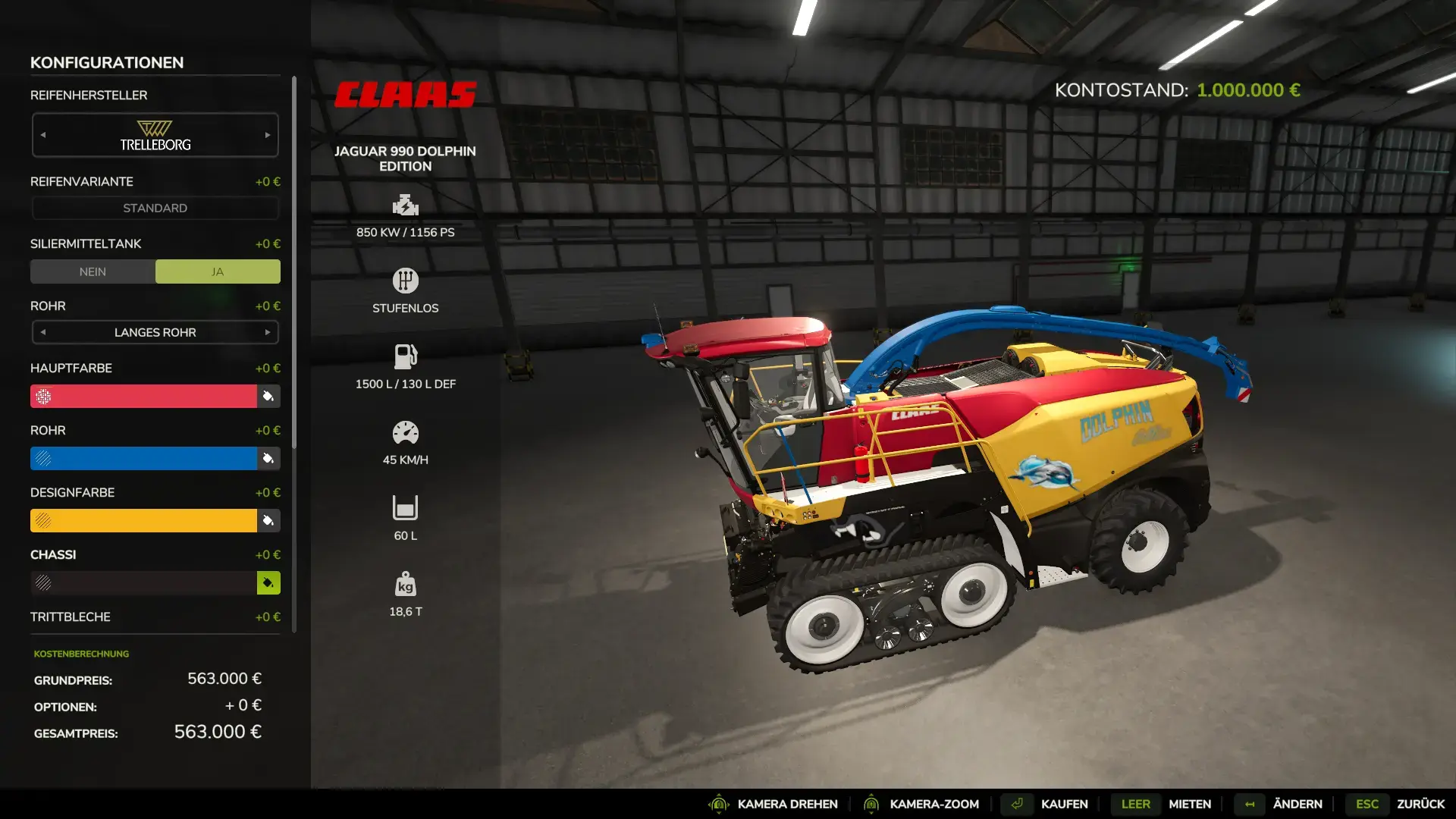The width and height of the screenshot is (1456, 819).
Task: Switch to next pipe option after Langes Rohr
Action: (268, 332)
